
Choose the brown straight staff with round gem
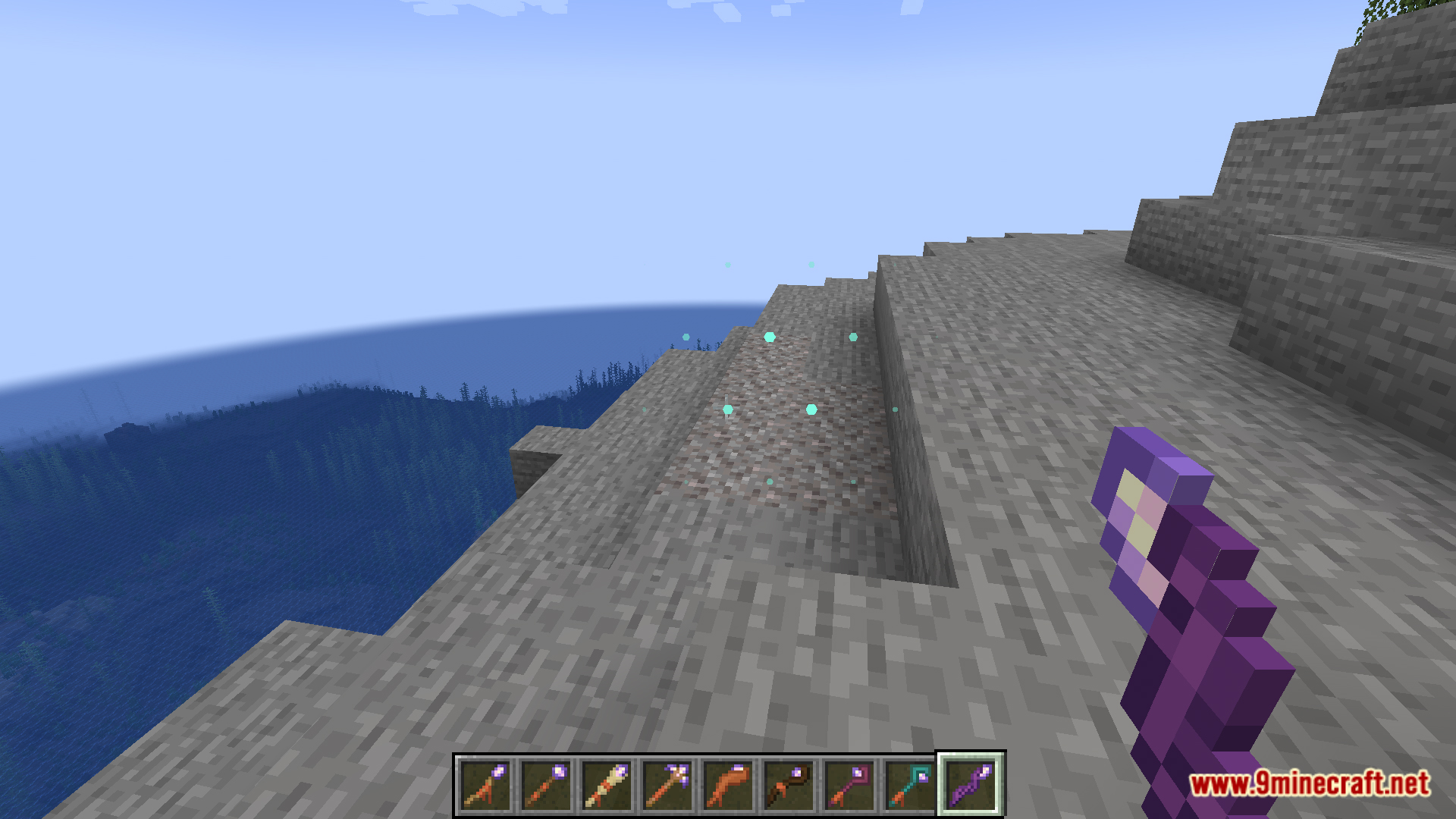point(546,785)
